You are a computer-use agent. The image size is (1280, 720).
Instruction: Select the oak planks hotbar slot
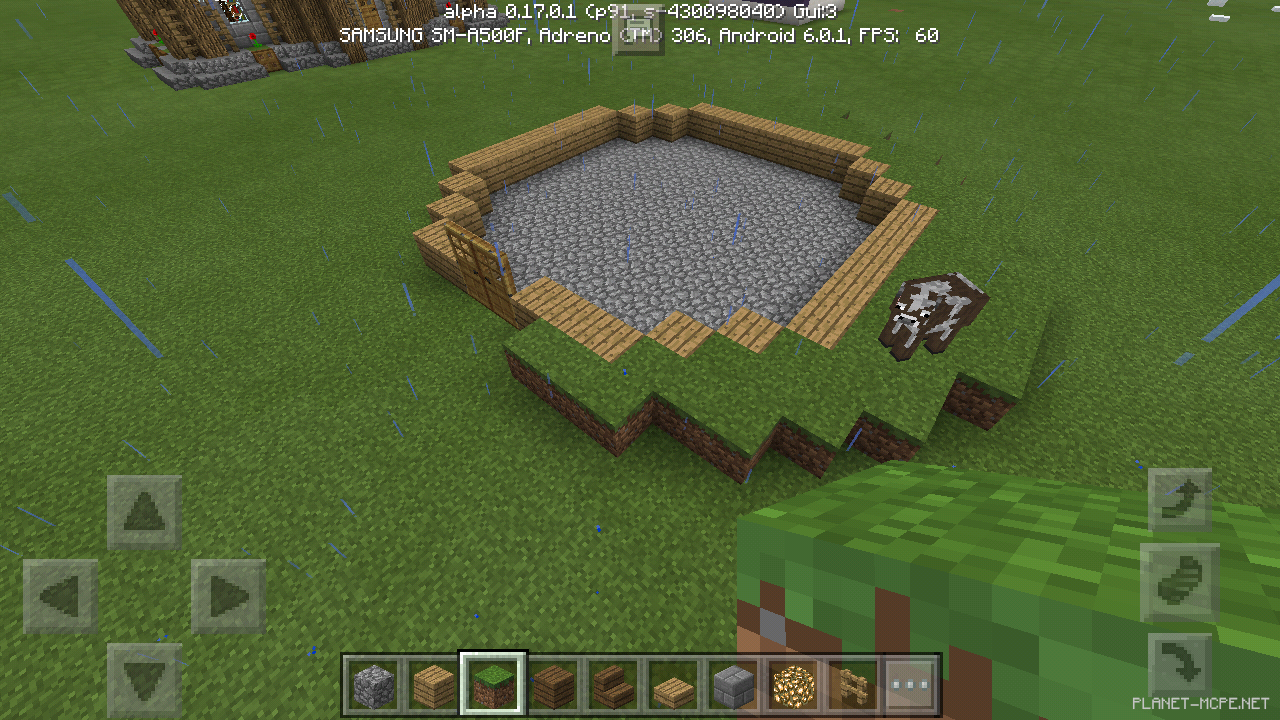pos(434,685)
